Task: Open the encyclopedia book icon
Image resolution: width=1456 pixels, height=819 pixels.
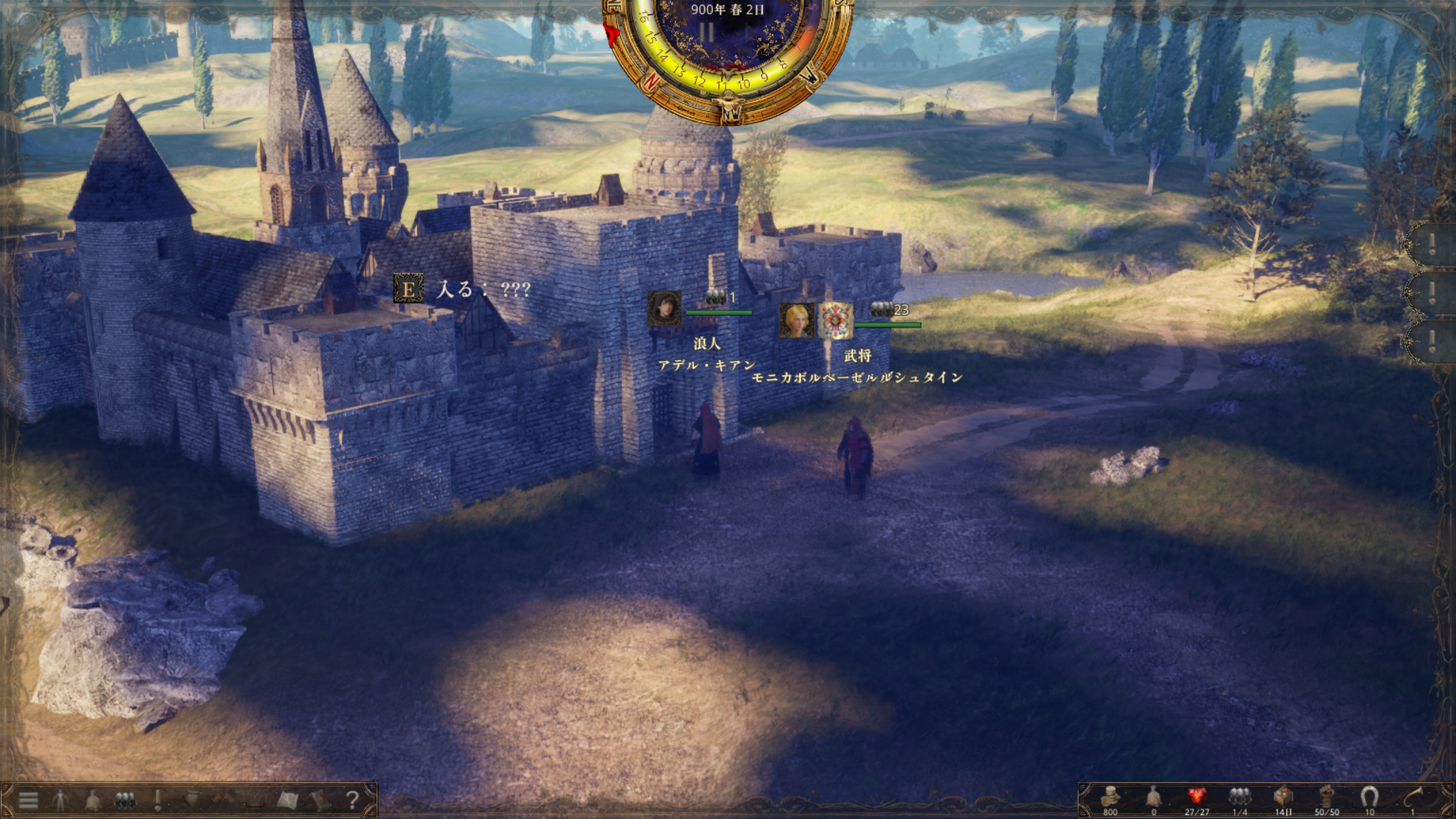Action: coord(319,799)
